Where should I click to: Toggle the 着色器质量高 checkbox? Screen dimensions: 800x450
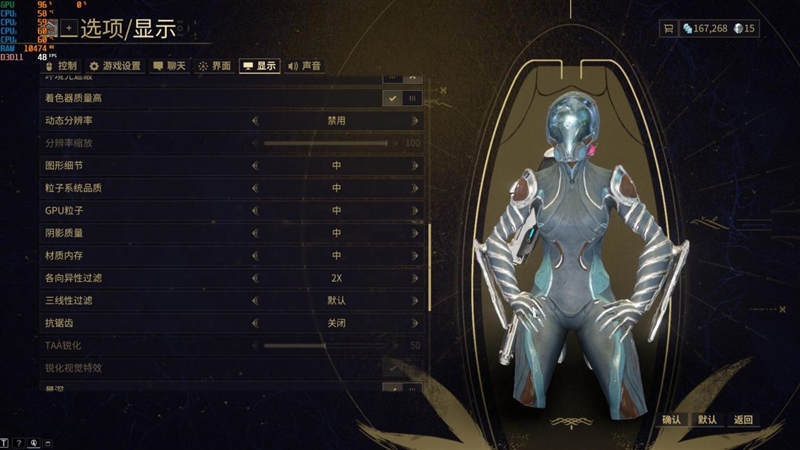[x=393, y=98]
